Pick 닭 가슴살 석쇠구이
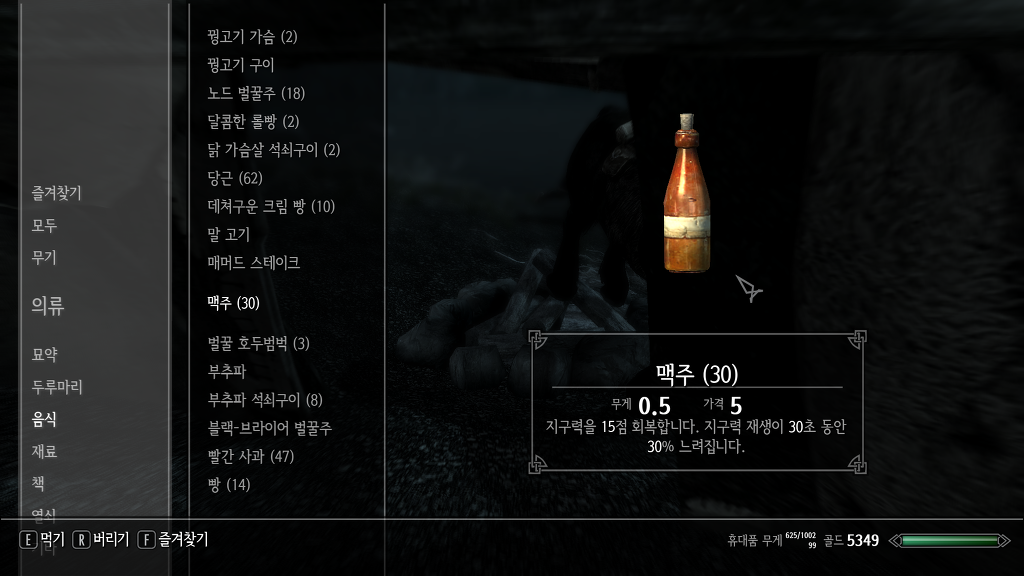1024x576 pixels. pos(273,150)
